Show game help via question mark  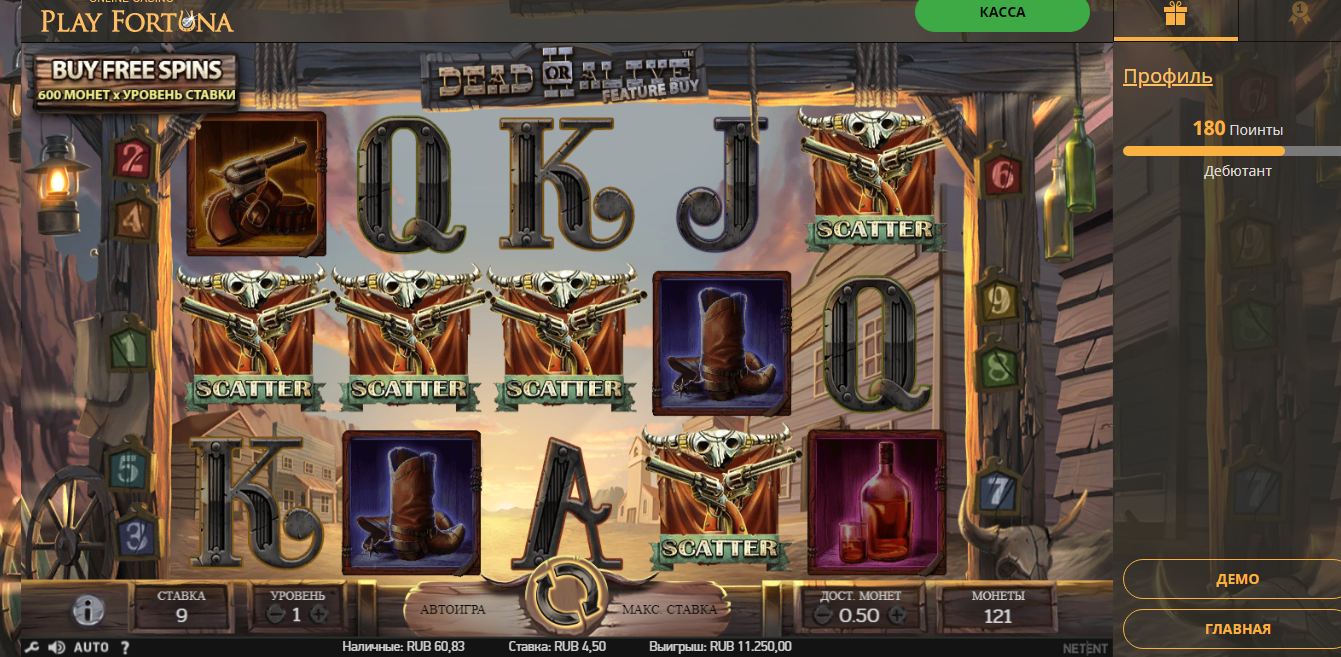(125, 647)
